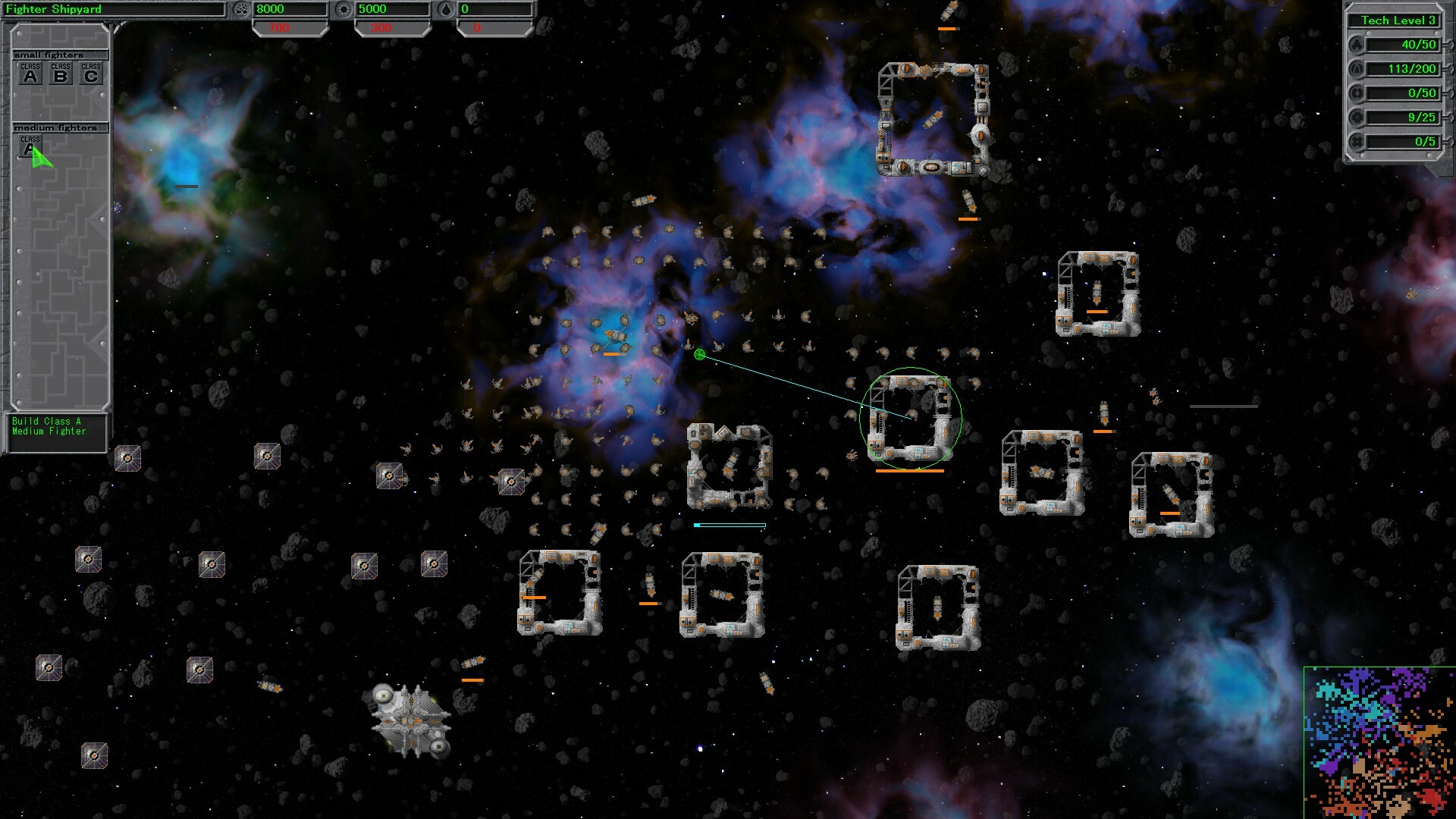The height and width of the screenshot is (819, 1456).
Task: Select the medium fighters Class A build icon
Action: (x=29, y=147)
